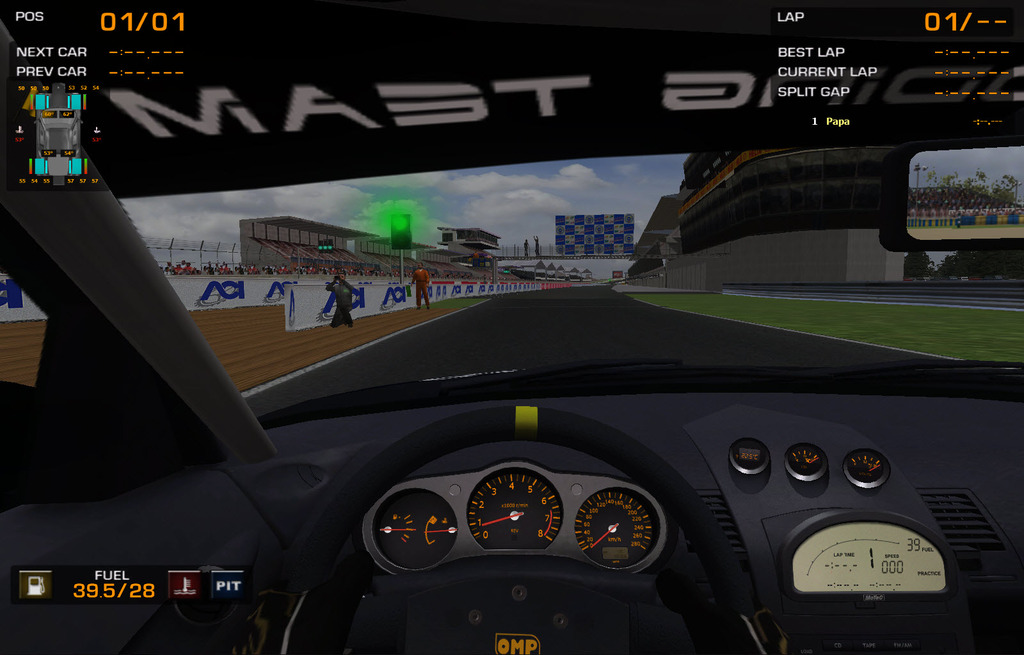Screen dimensions: 1024x655
Task: Open the car tire status diagram
Action: (x=59, y=134)
